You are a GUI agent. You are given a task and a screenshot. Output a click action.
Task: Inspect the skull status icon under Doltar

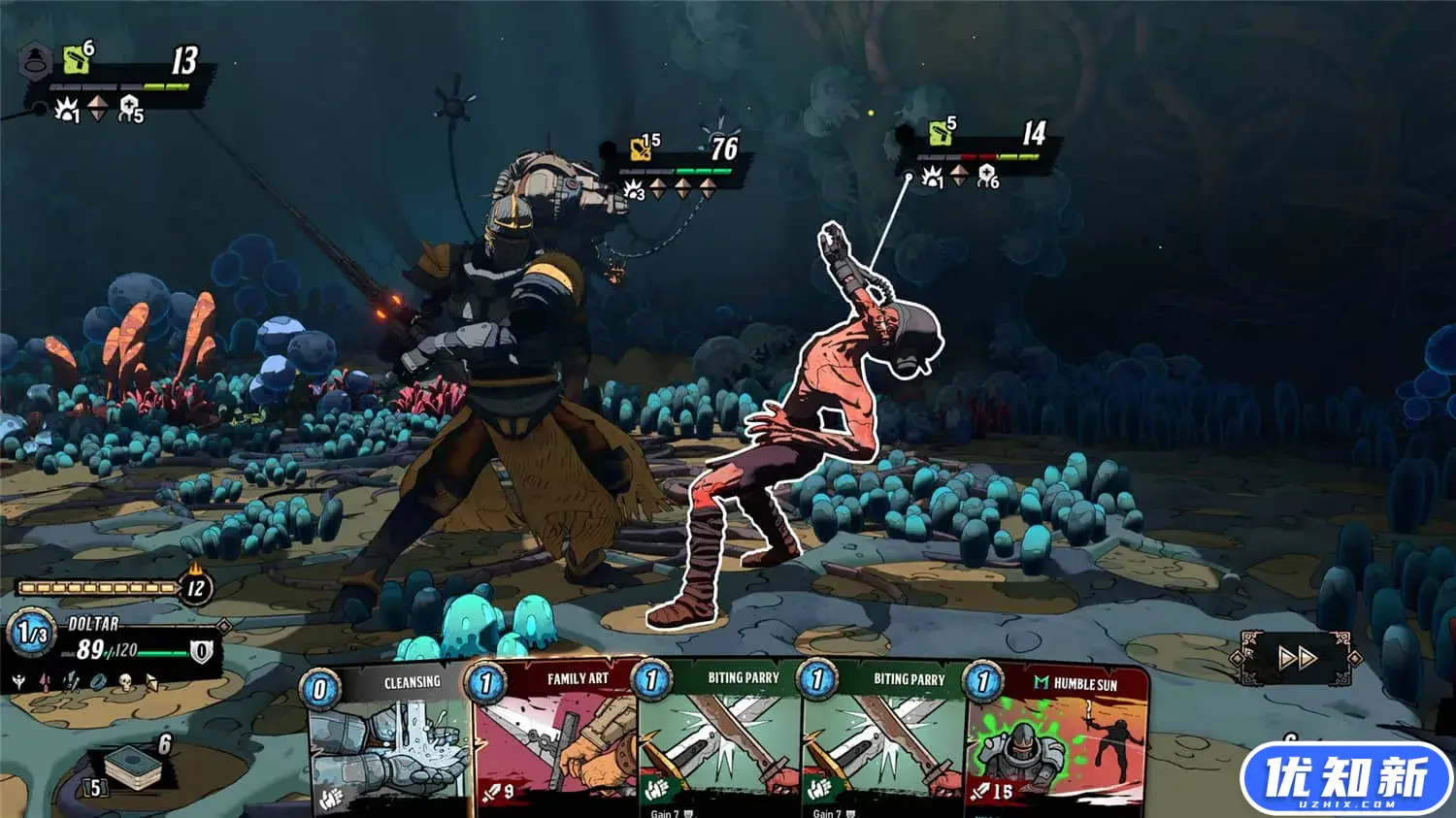point(124,682)
